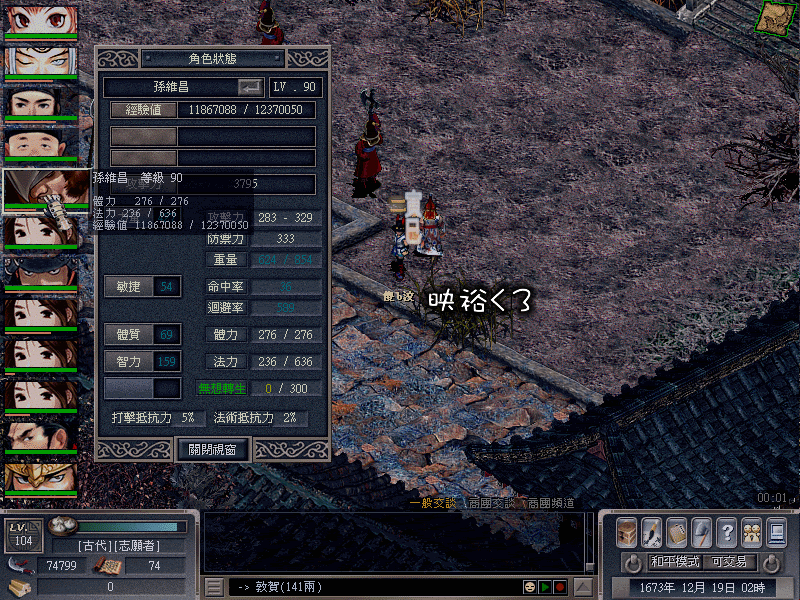The width and height of the screenshot is (800, 600).
Task: Open the battle axe icon
Action: 702,531
